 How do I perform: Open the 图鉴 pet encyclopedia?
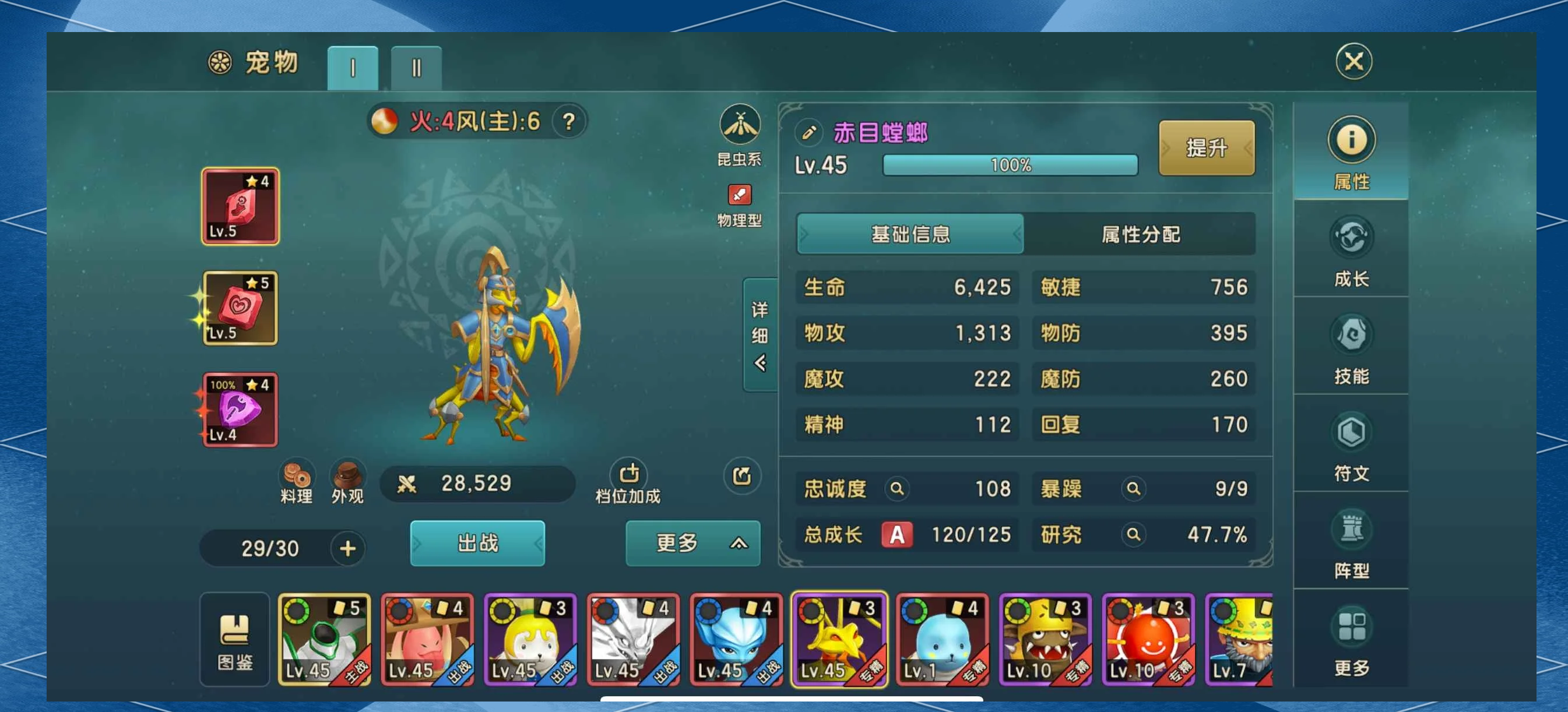(x=234, y=638)
